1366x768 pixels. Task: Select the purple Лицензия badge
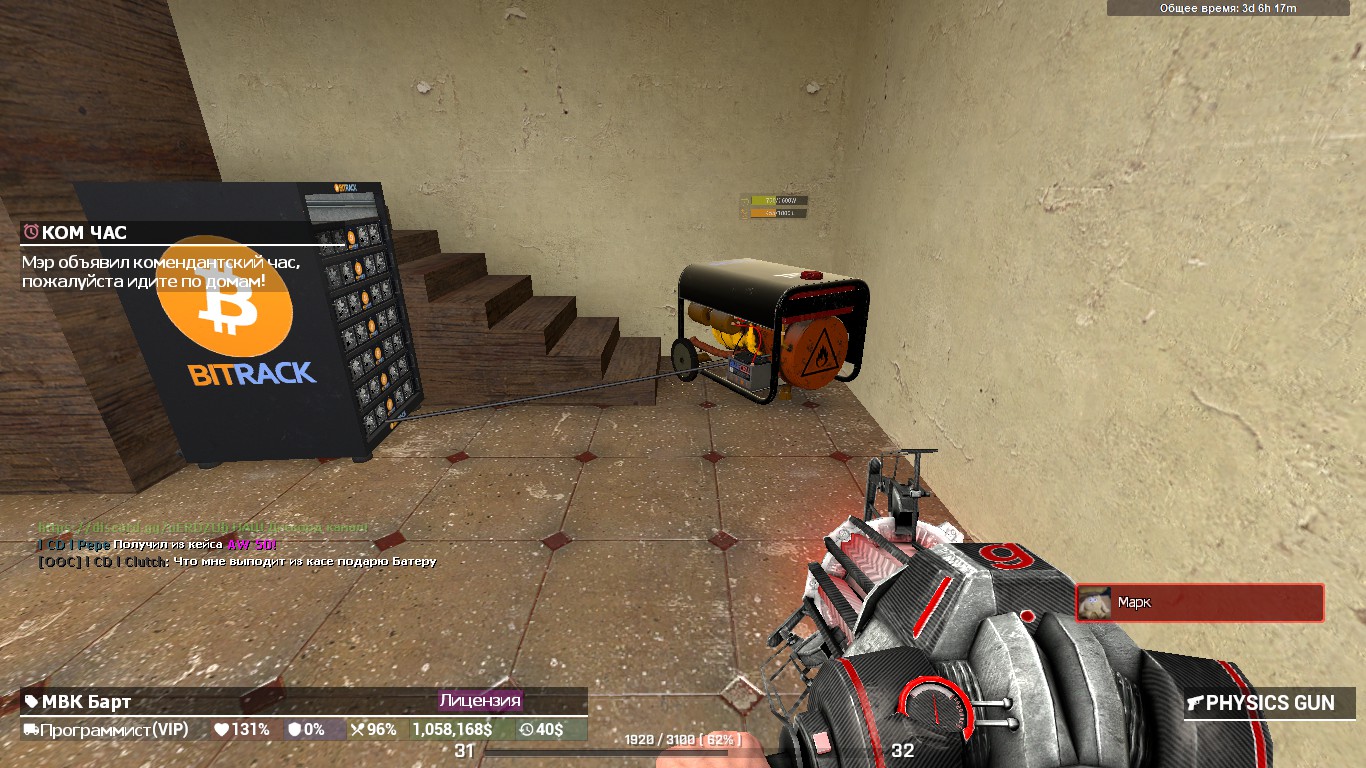(480, 701)
